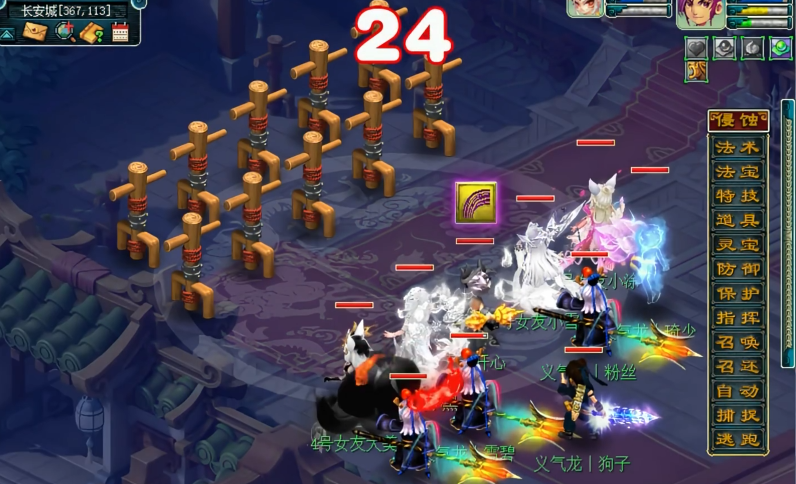Choose the 召唤 summon command
796x484 pixels.
(x=738, y=342)
